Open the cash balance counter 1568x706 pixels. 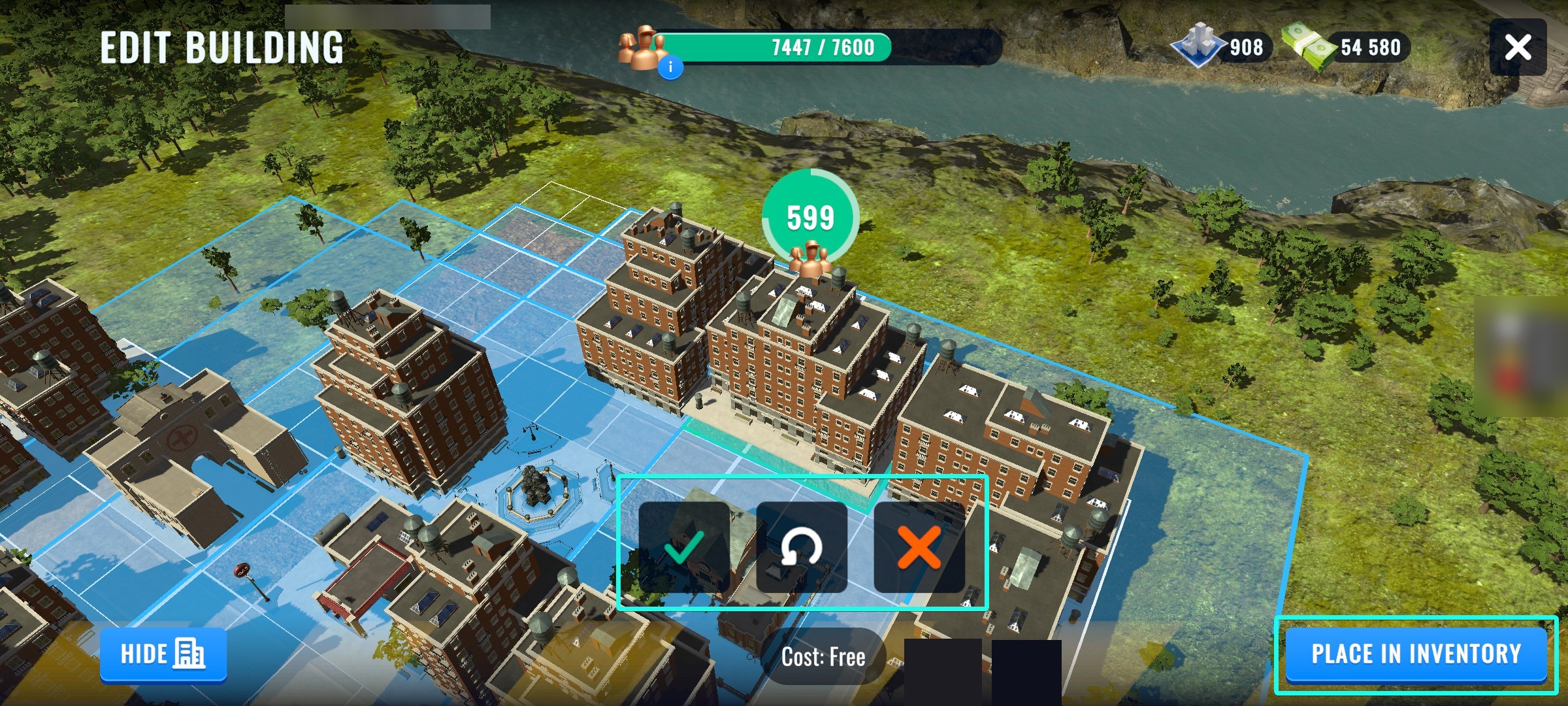[1347, 47]
